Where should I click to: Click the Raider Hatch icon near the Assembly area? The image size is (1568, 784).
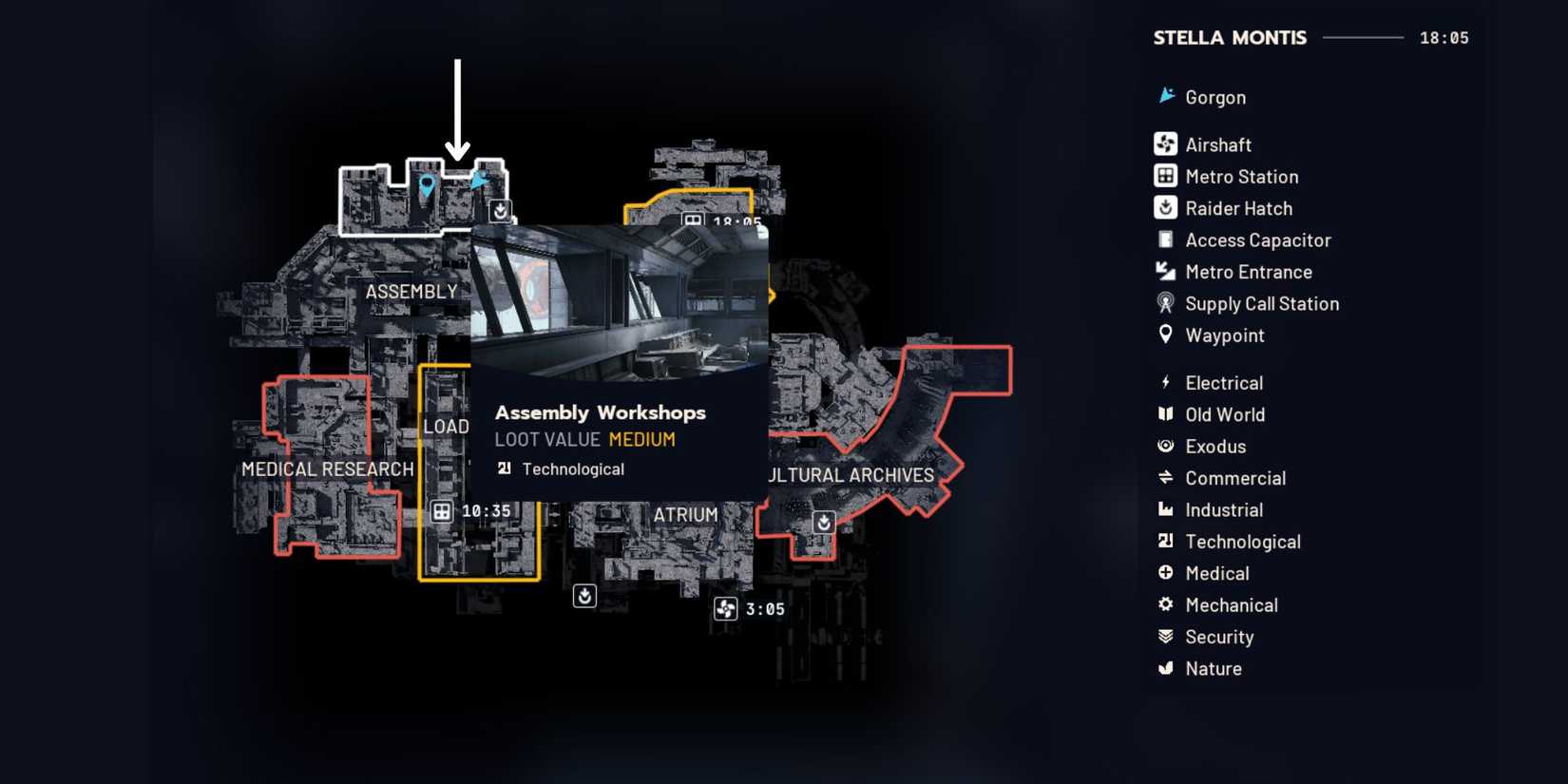499,211
